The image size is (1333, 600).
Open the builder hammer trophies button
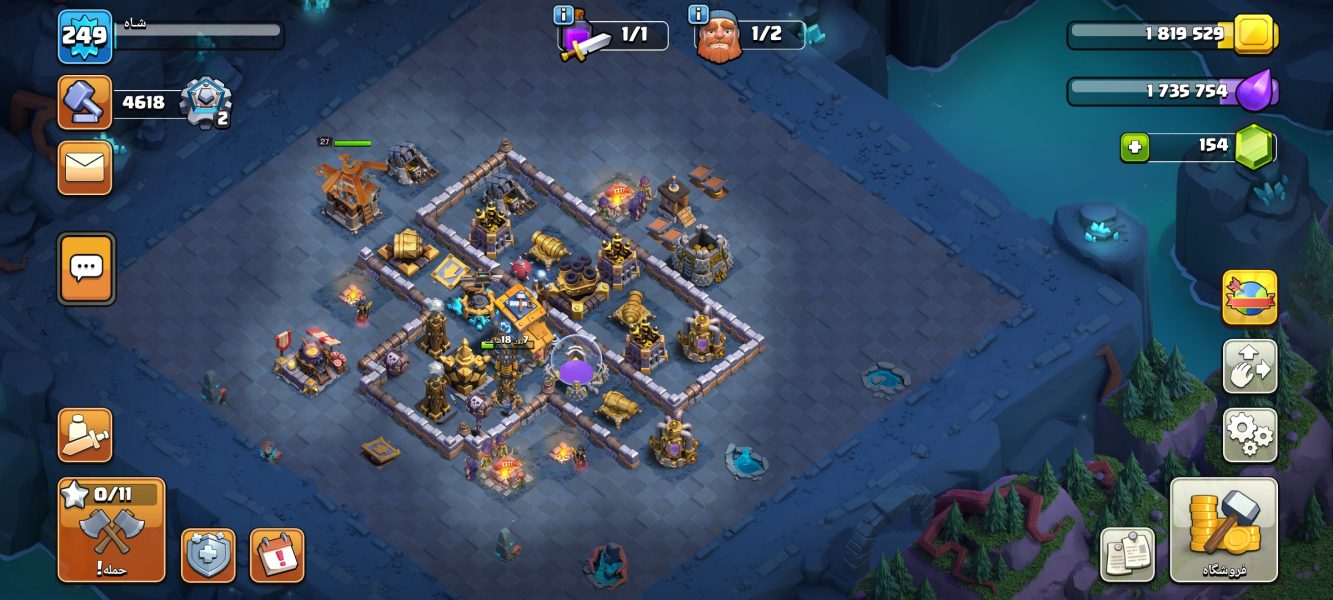click(x=84, y=102)
